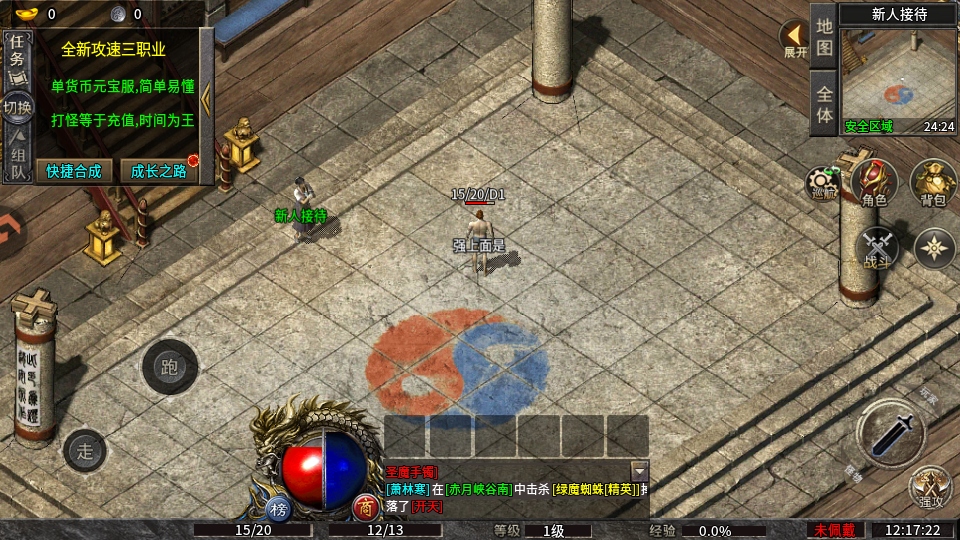Collapse the quest panel with the side arrow
This screenshot has width=960, height=540.
click(x=207, y=97)
